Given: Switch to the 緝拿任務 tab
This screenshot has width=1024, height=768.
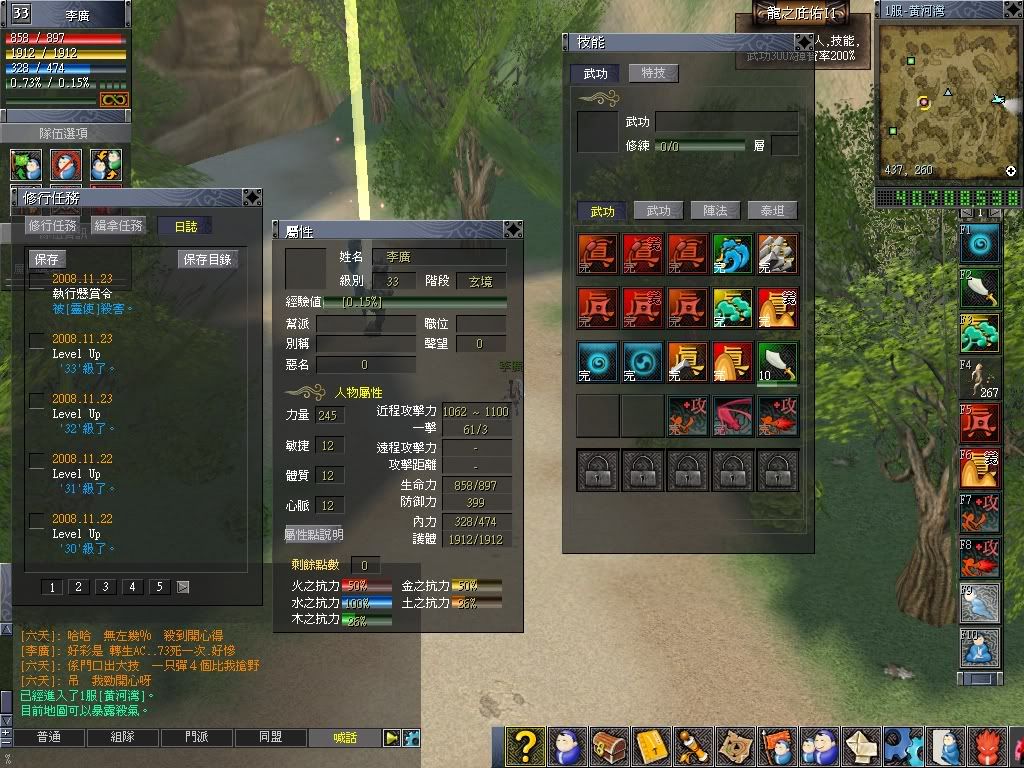Looking at the screenshot, I should coord(118,226).
